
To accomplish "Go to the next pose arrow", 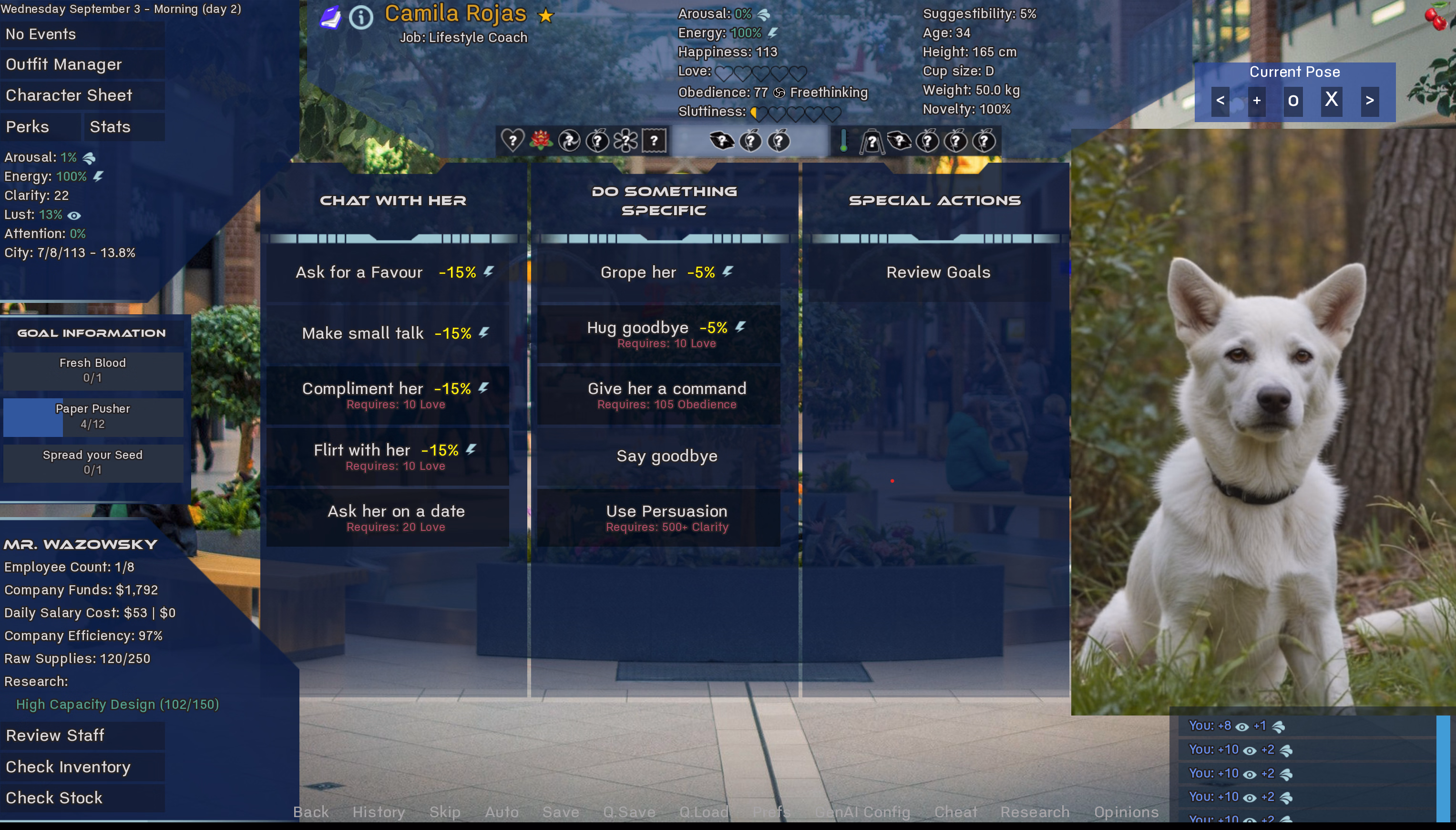I will tap(1369, 101).
